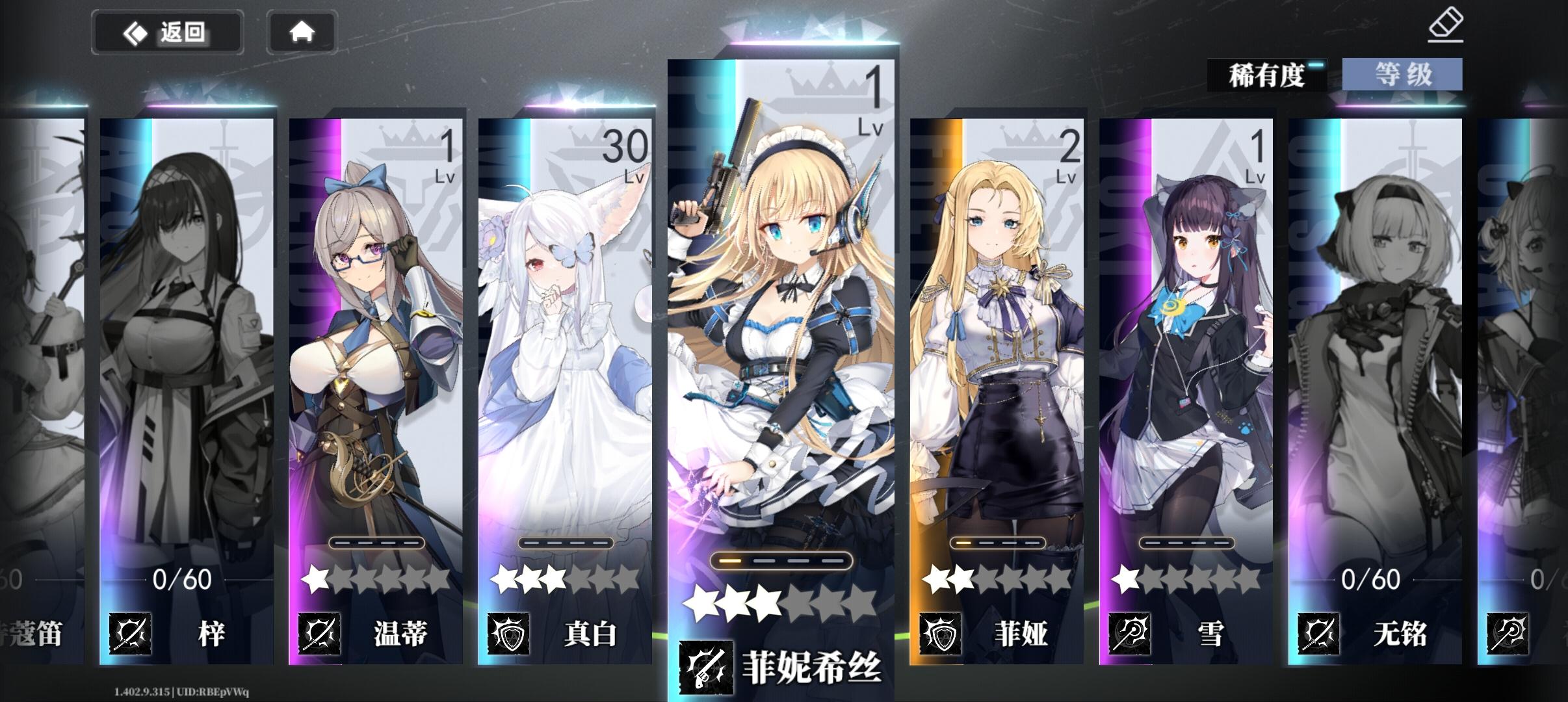Click the home icon at top left
1568x702 pixels.
303,31
